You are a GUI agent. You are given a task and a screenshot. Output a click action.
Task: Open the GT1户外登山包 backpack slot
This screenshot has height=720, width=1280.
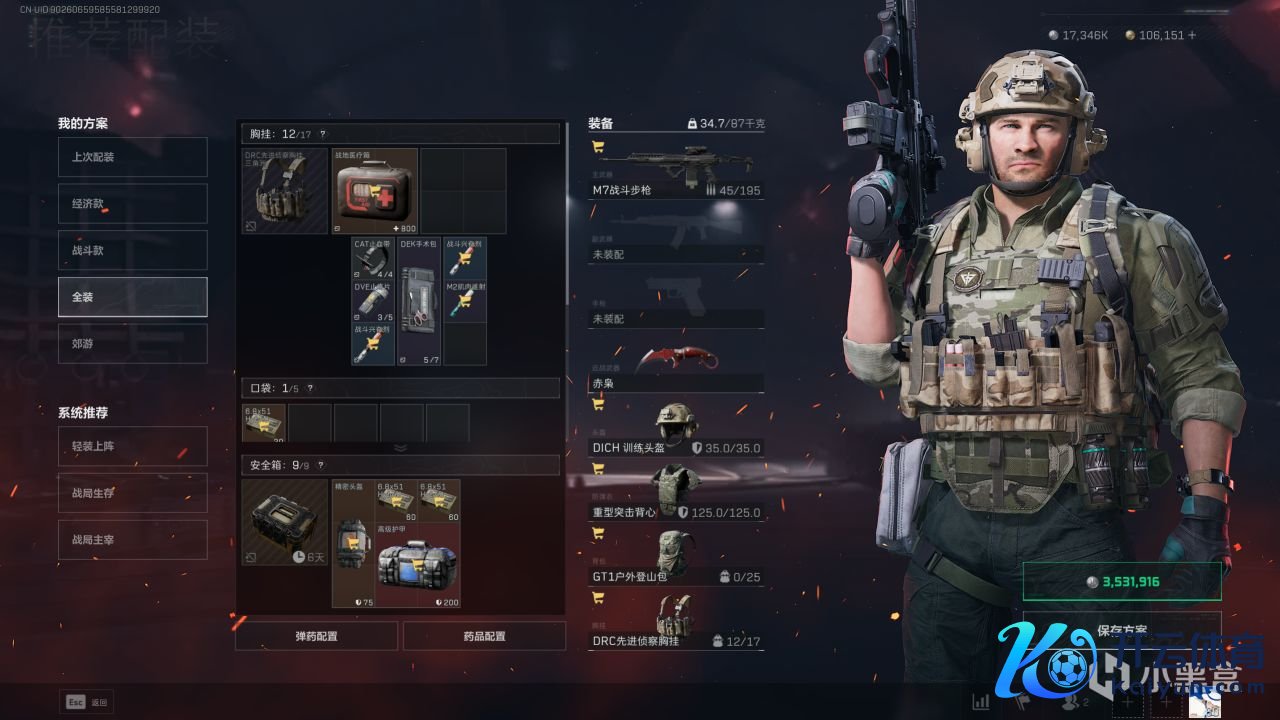pos(675,556)
